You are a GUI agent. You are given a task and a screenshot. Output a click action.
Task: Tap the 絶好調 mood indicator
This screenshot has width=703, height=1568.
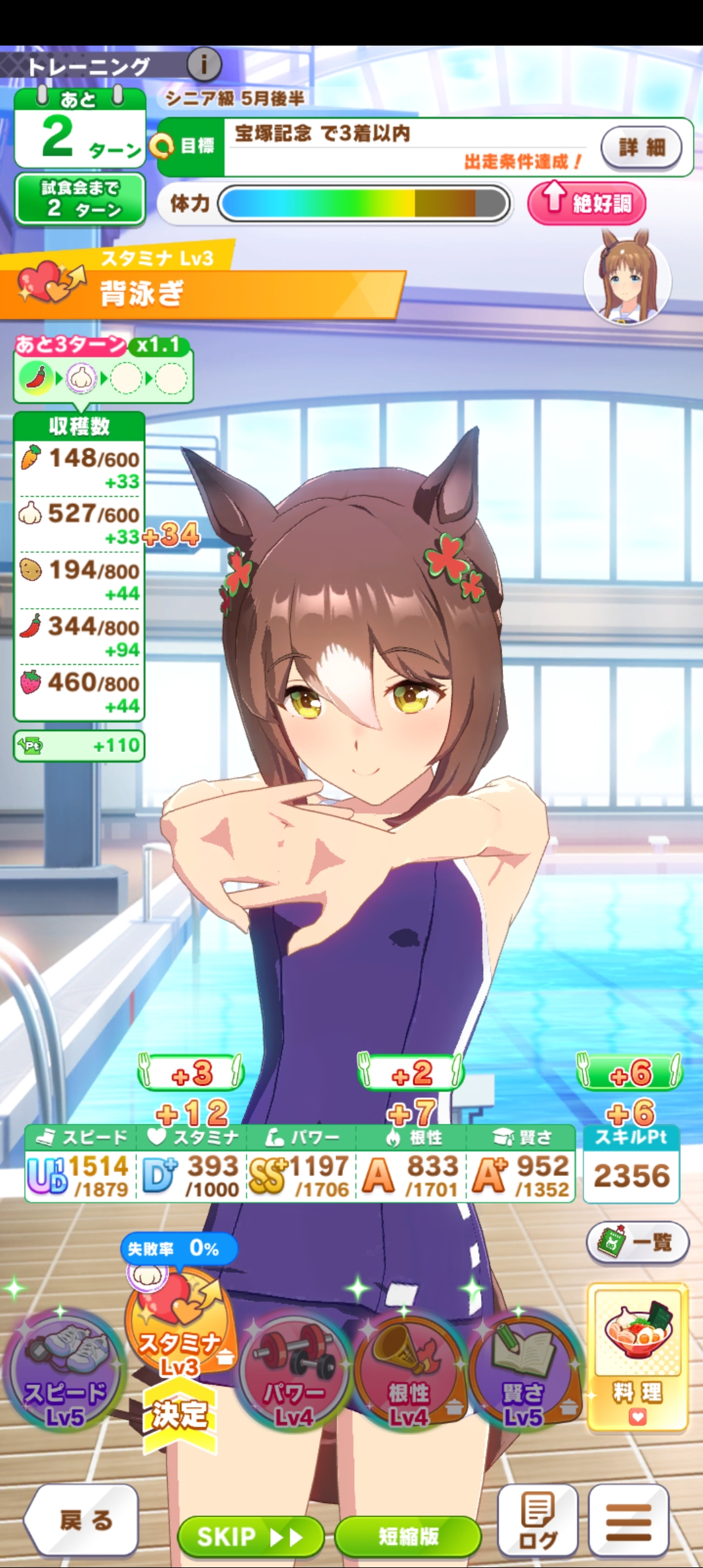click(586, 203)
